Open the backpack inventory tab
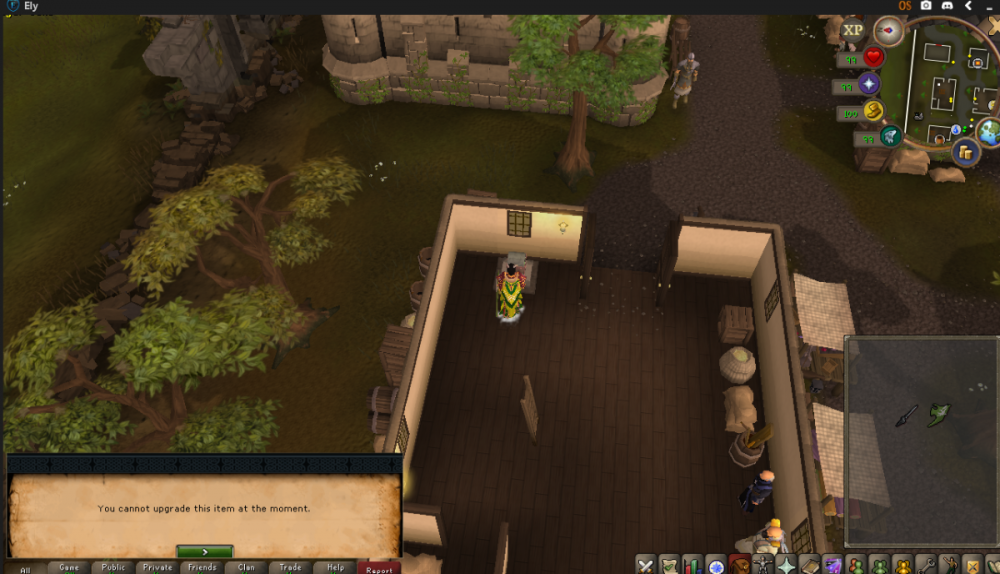 click(x=740, y=566)
